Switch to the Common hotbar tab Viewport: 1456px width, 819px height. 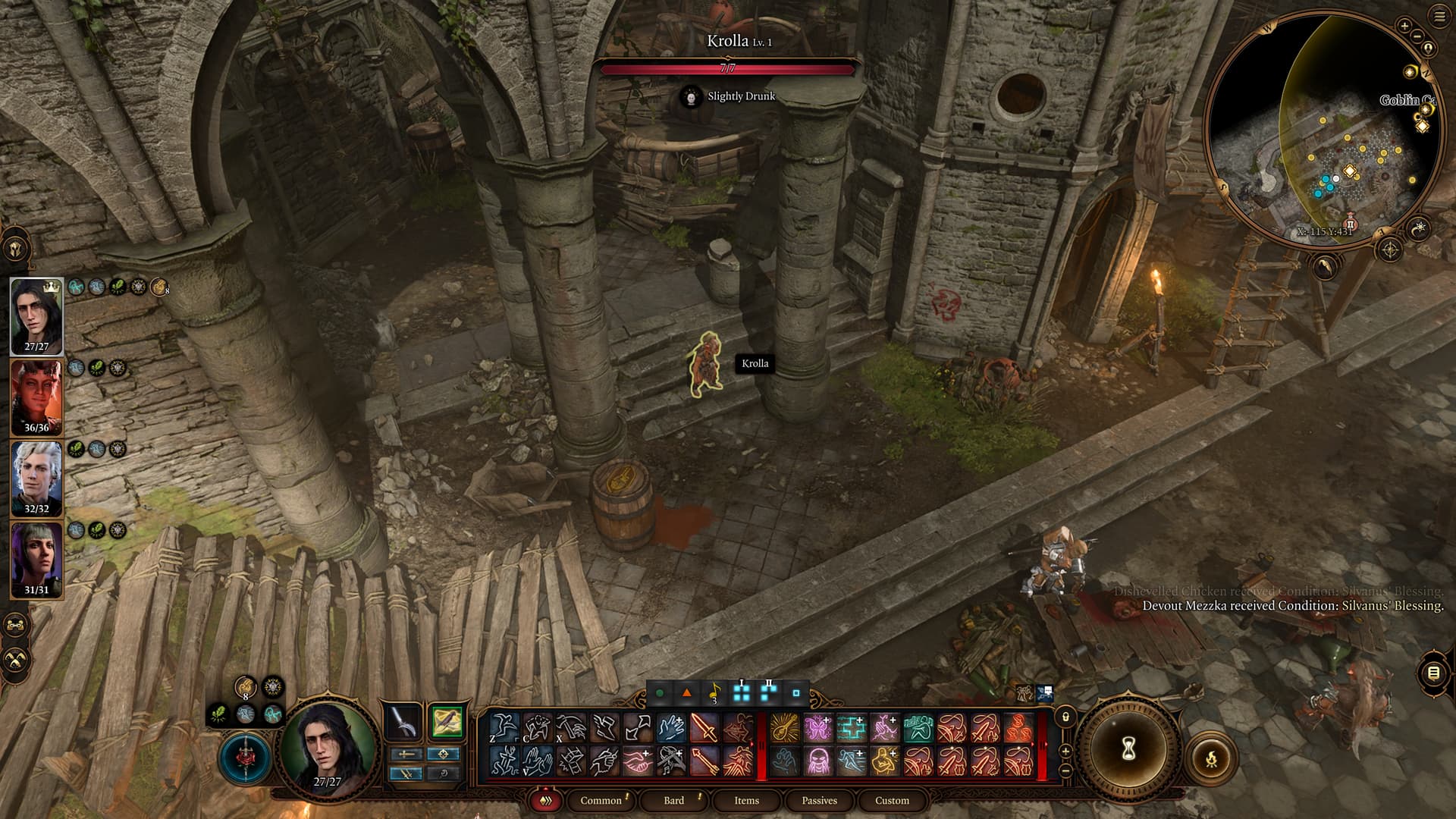[601, 800]
